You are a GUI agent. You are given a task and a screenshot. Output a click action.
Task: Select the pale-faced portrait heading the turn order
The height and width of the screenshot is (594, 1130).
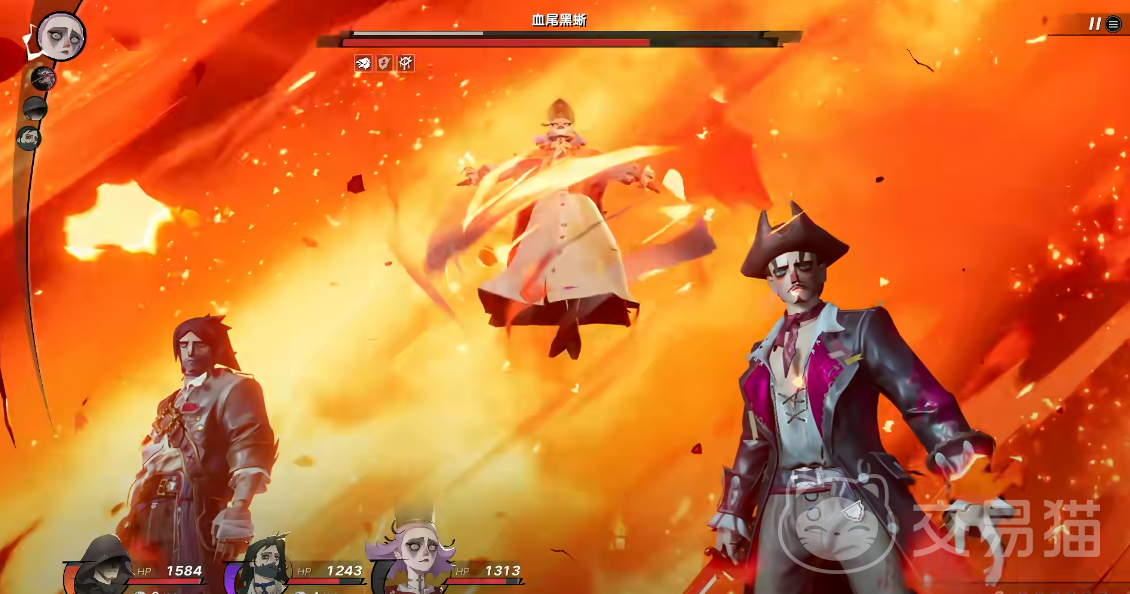click(60, 37)
